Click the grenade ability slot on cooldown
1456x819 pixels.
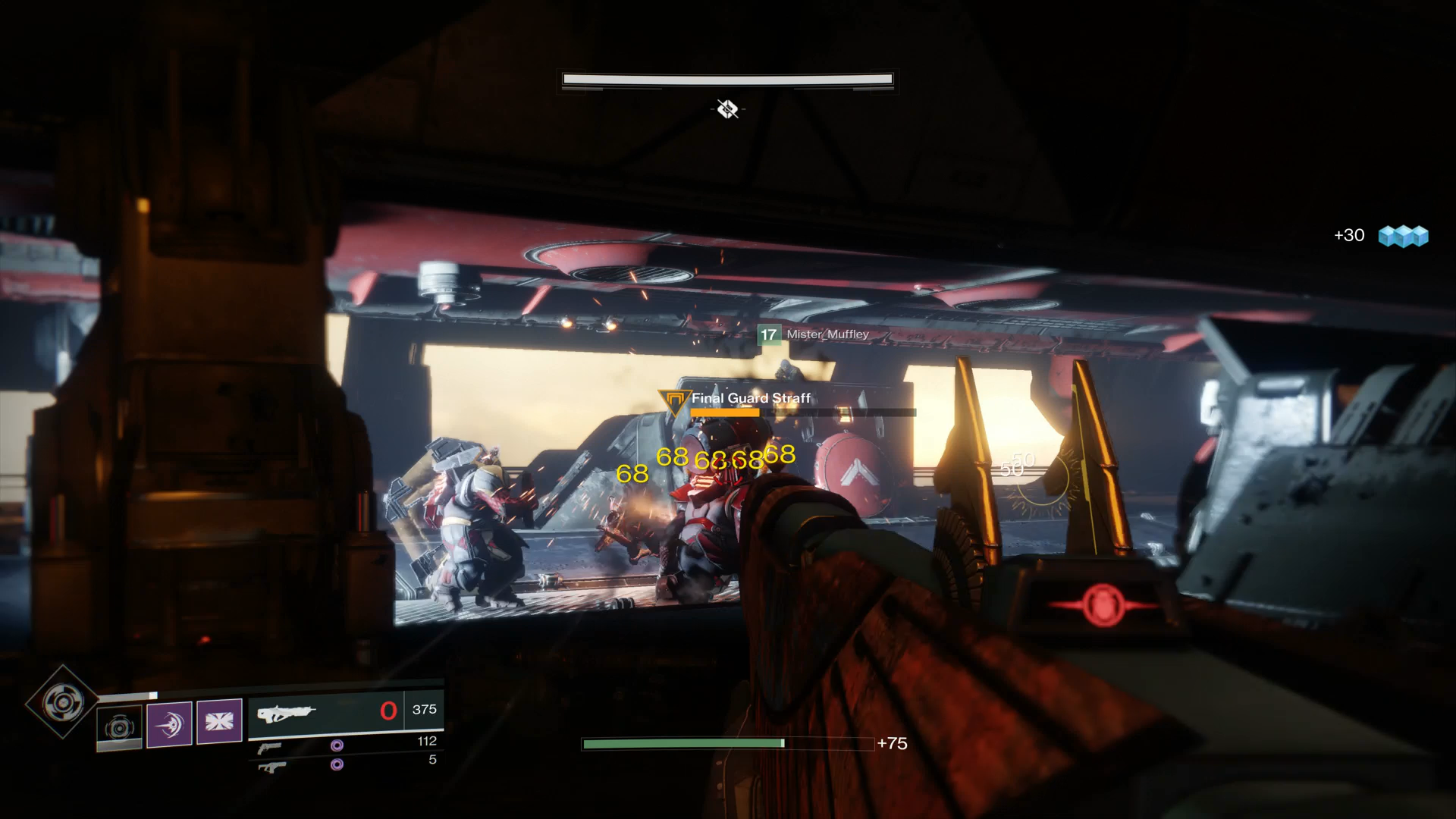pyautogui.click(x=119, y=728)
